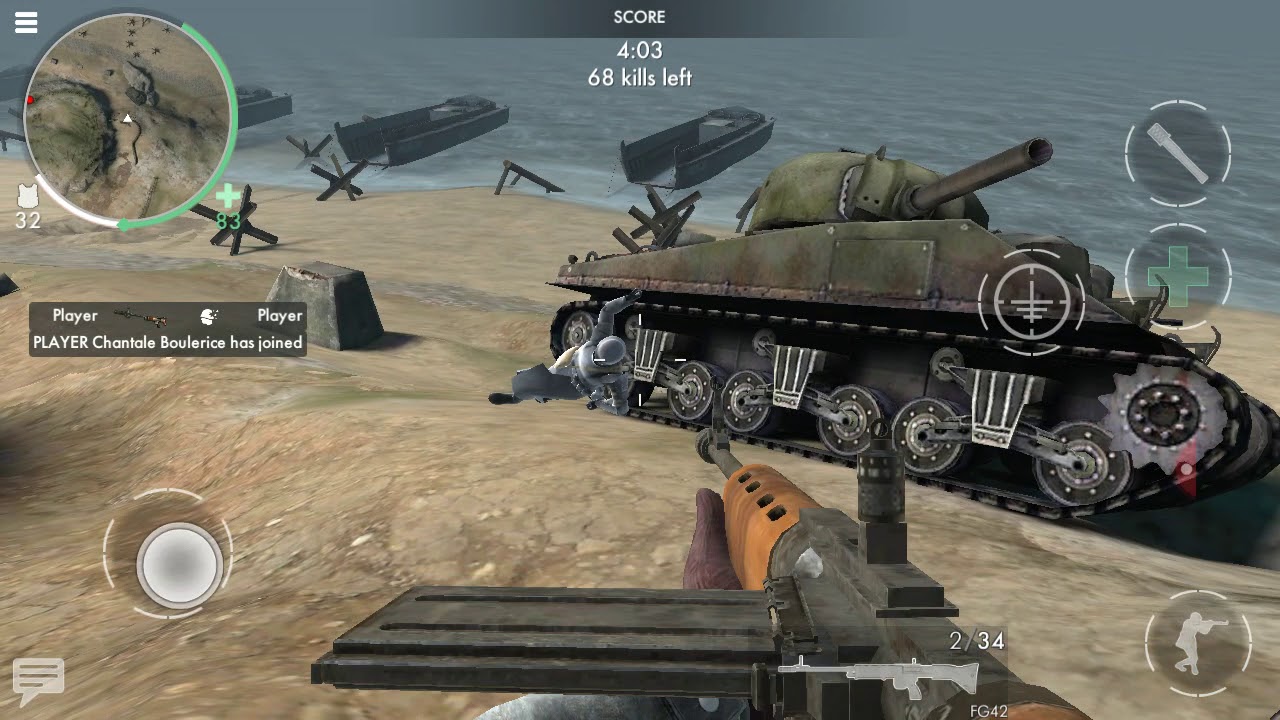The image size is (1280, 720).
Task: Throw a grenade with the grenade button
Action: (1178, 154)
